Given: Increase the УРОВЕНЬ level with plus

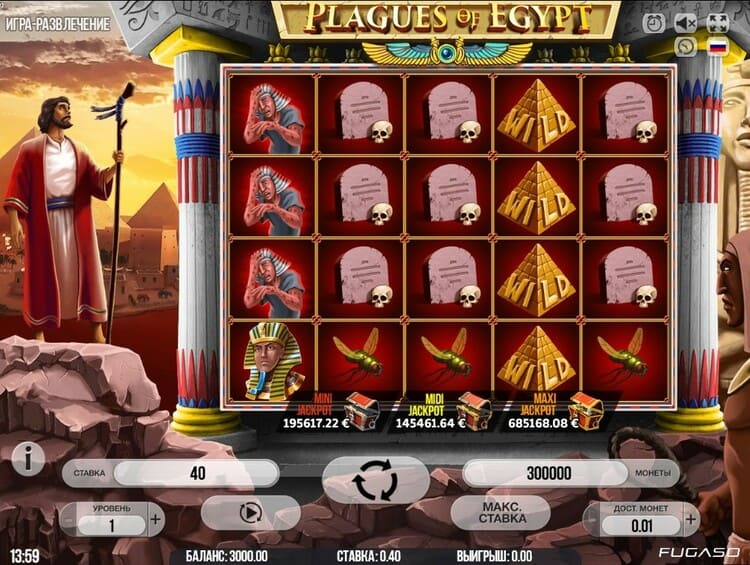Looking at the screenshot, I should pyautogui.click(x=155, y=519).
